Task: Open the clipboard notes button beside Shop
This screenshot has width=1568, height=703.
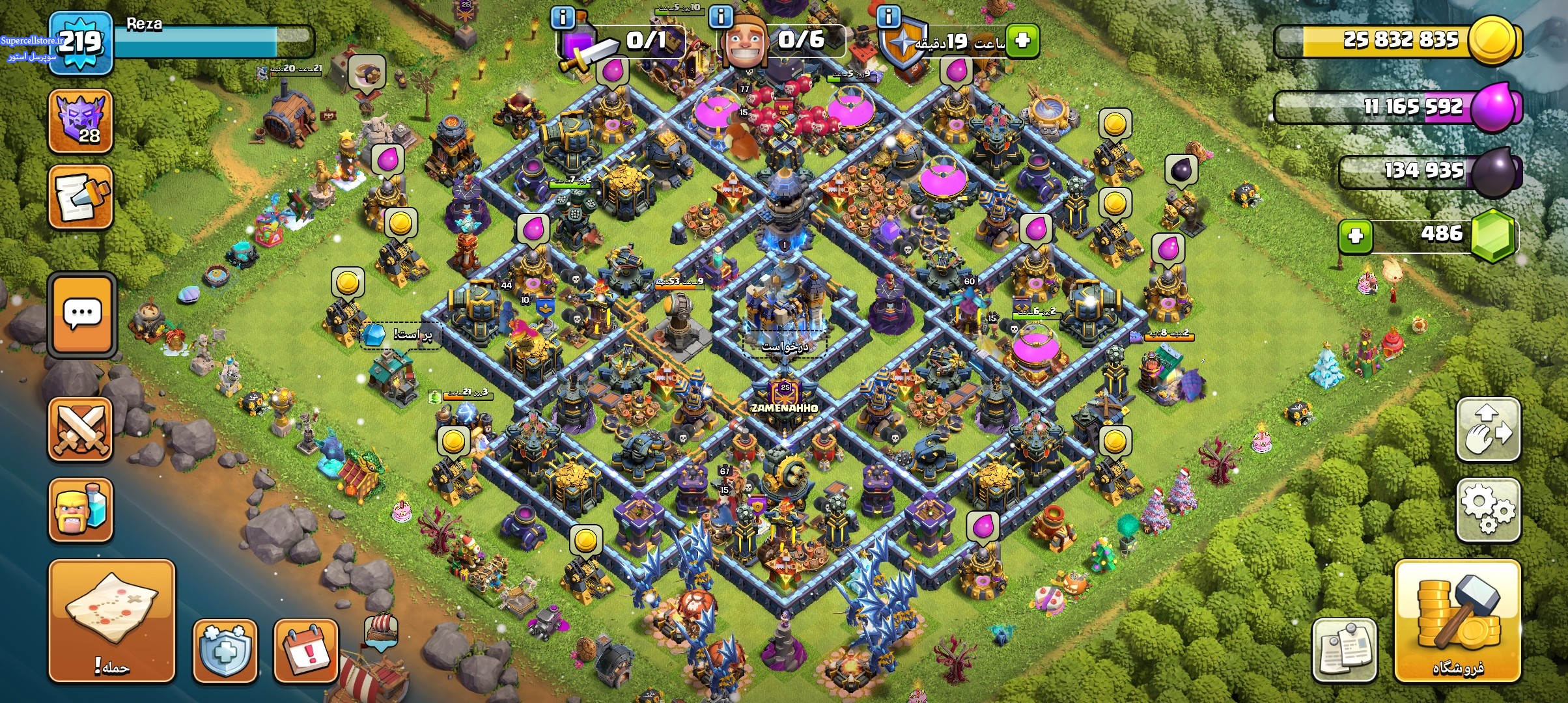Action: [x=1344, y=650]
